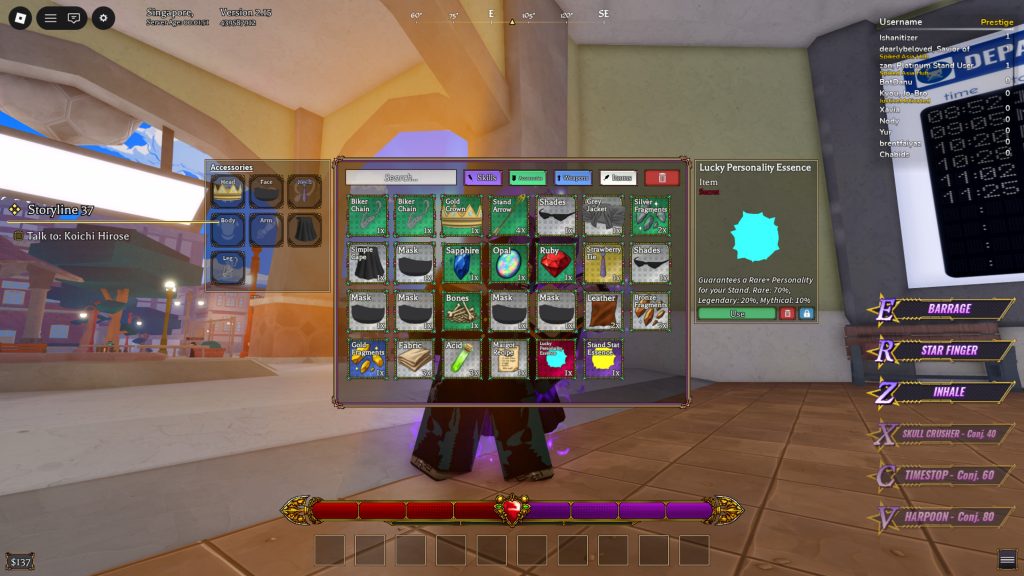Pick the Opal gem slot

pyautogui.click(x=508, y=263)
